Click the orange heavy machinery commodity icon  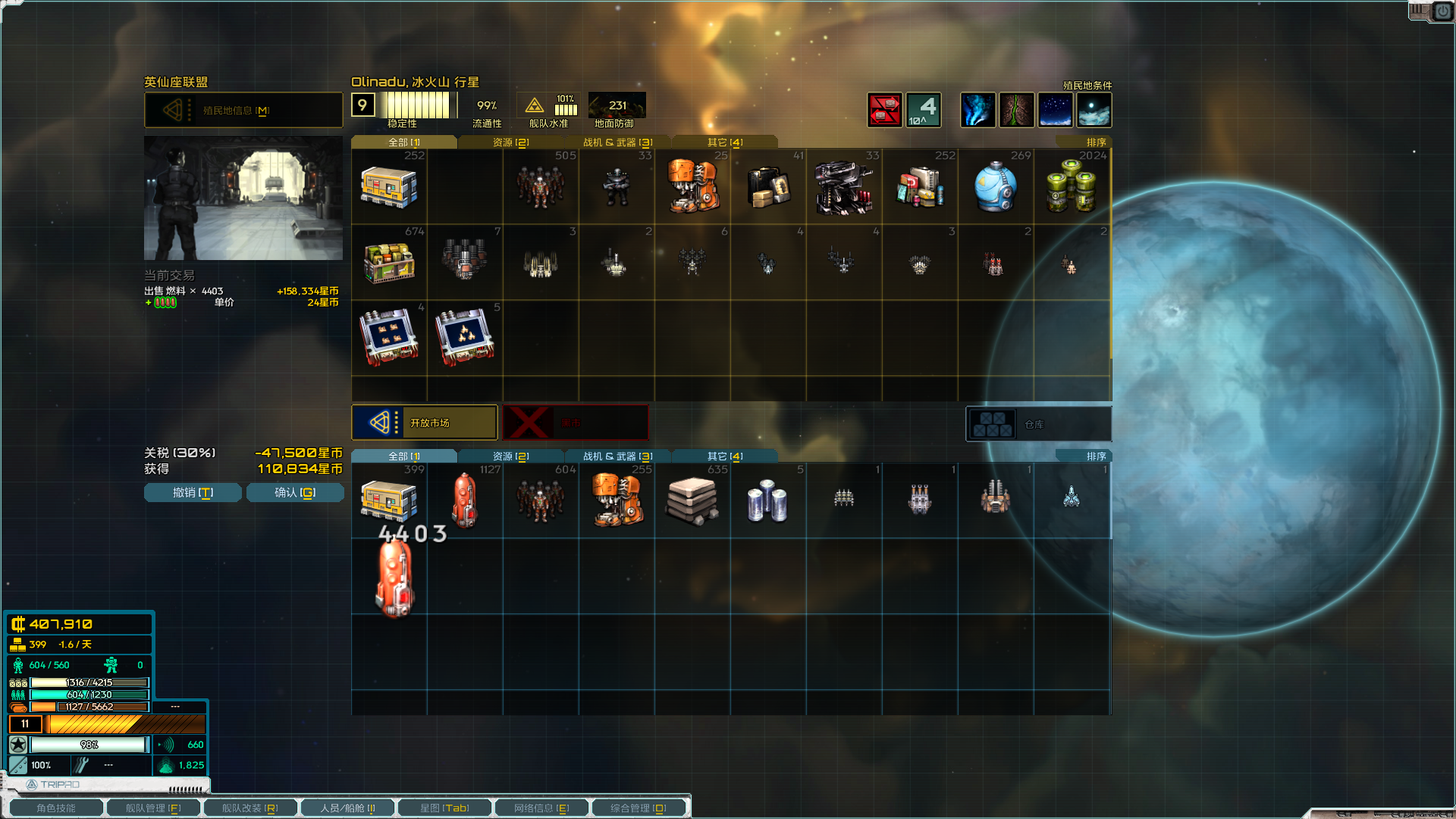tap(692, 186)
